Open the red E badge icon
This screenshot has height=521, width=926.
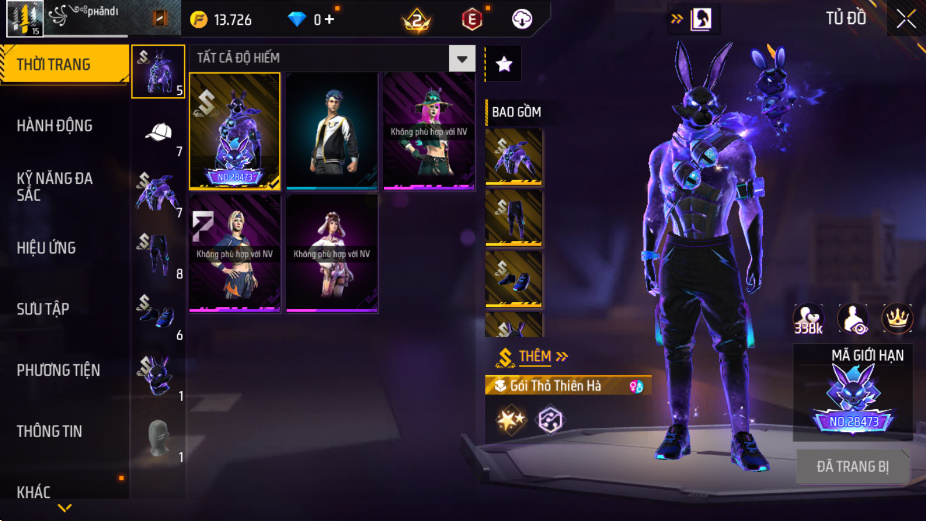coord(471,19)
